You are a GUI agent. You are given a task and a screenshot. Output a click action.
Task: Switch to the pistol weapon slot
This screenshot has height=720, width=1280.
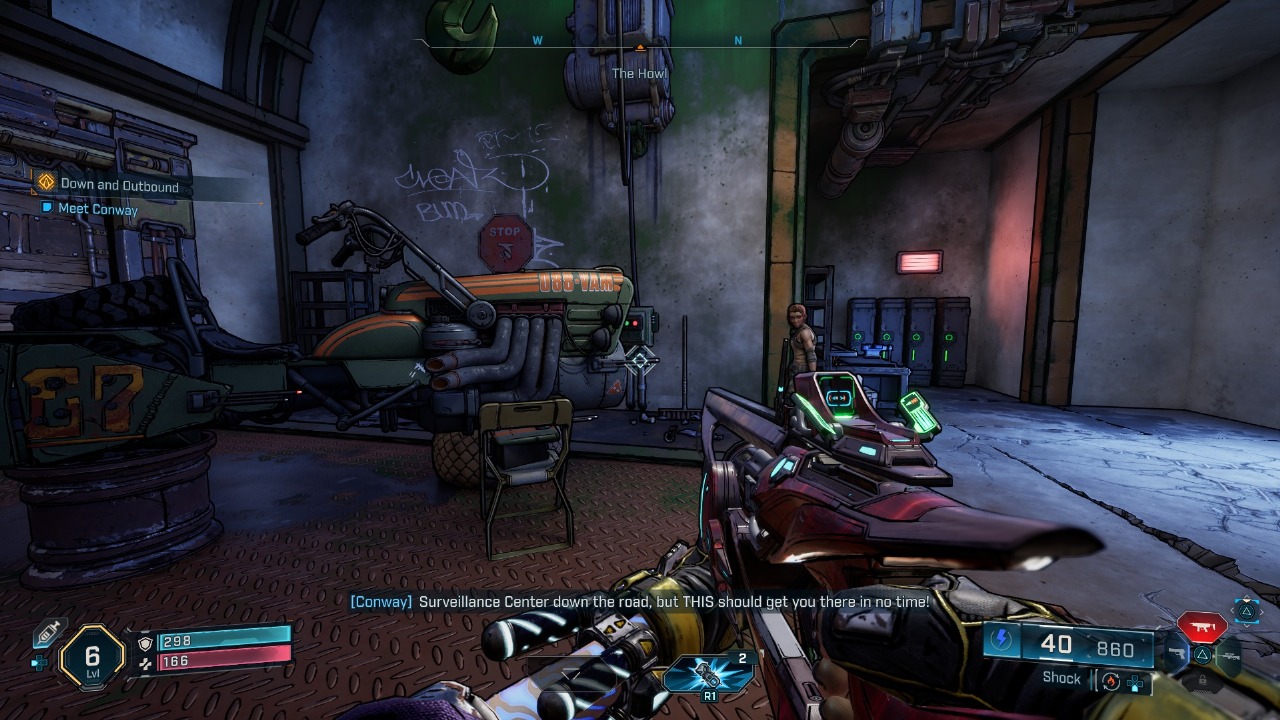point(1175,655)
